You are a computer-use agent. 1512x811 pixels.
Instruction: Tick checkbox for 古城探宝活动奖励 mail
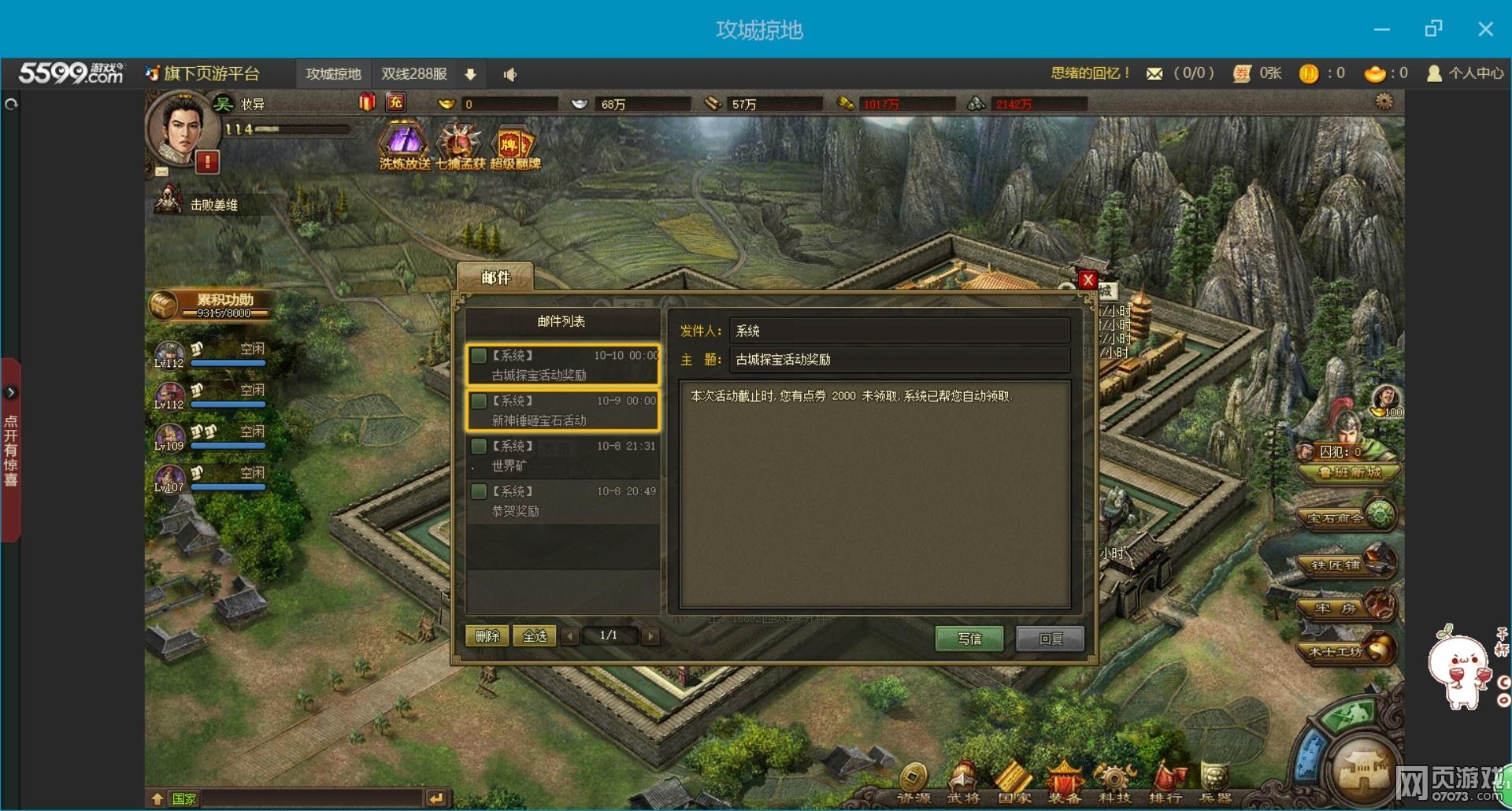479,356
